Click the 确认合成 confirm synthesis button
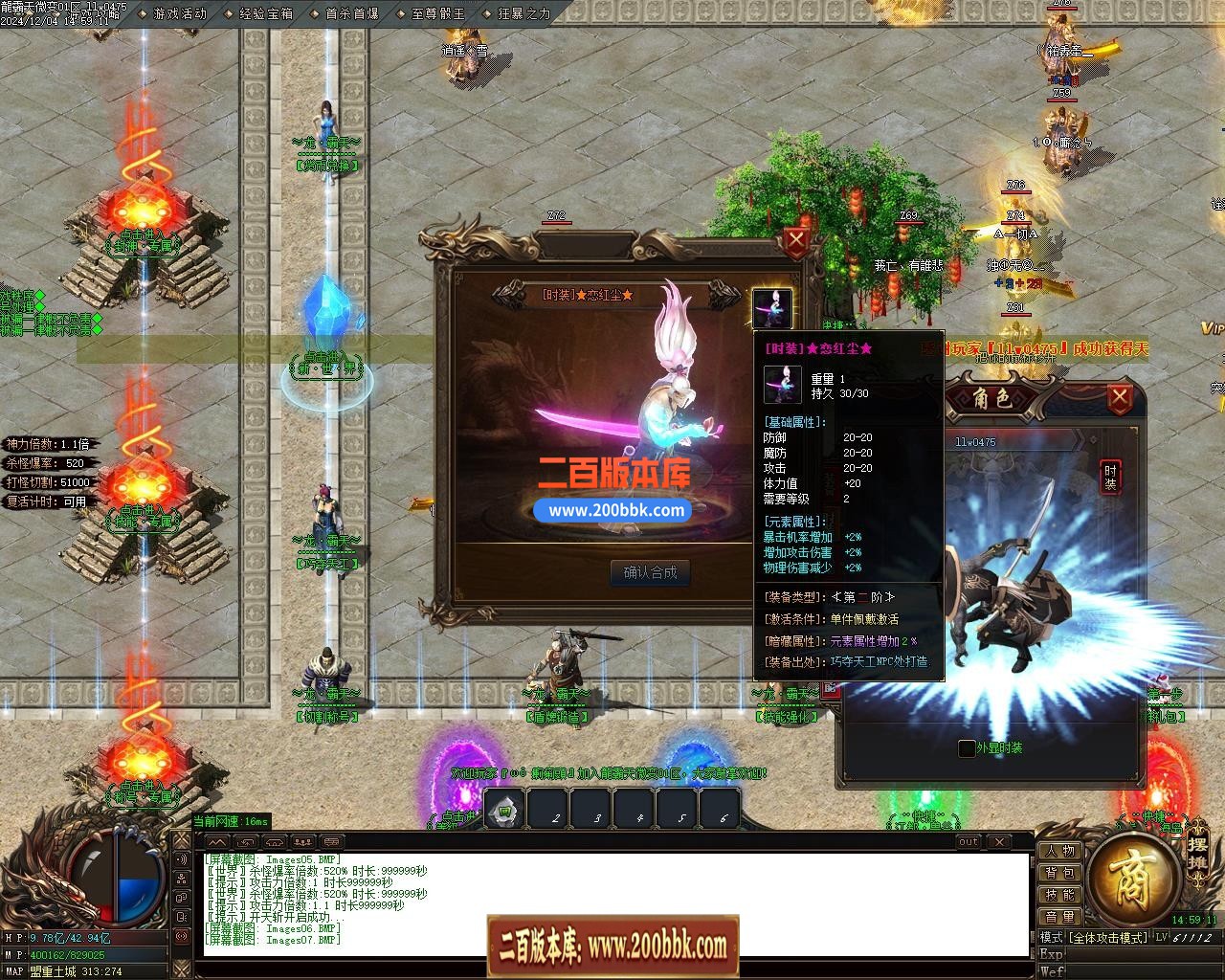Screen dimensions: 1225x980 pos(650,572)
